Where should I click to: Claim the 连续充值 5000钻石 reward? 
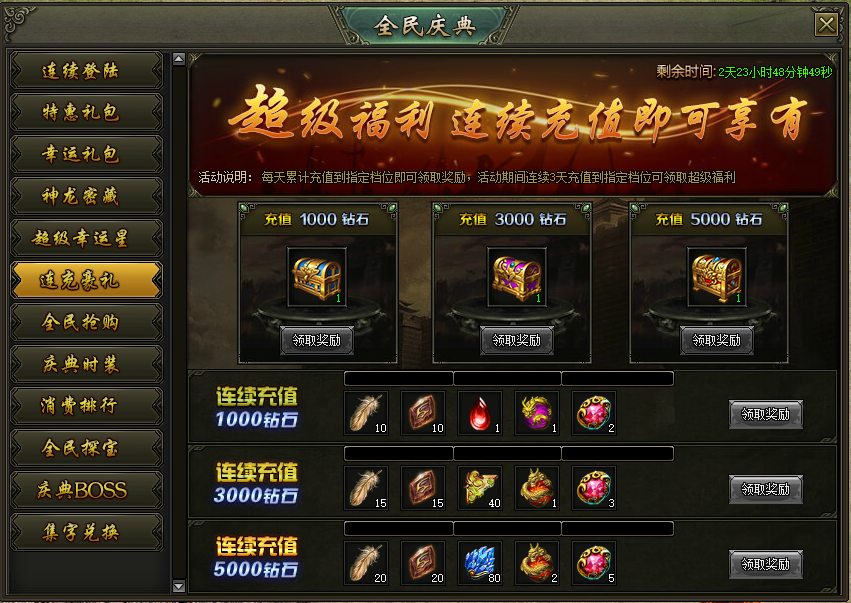765,564
